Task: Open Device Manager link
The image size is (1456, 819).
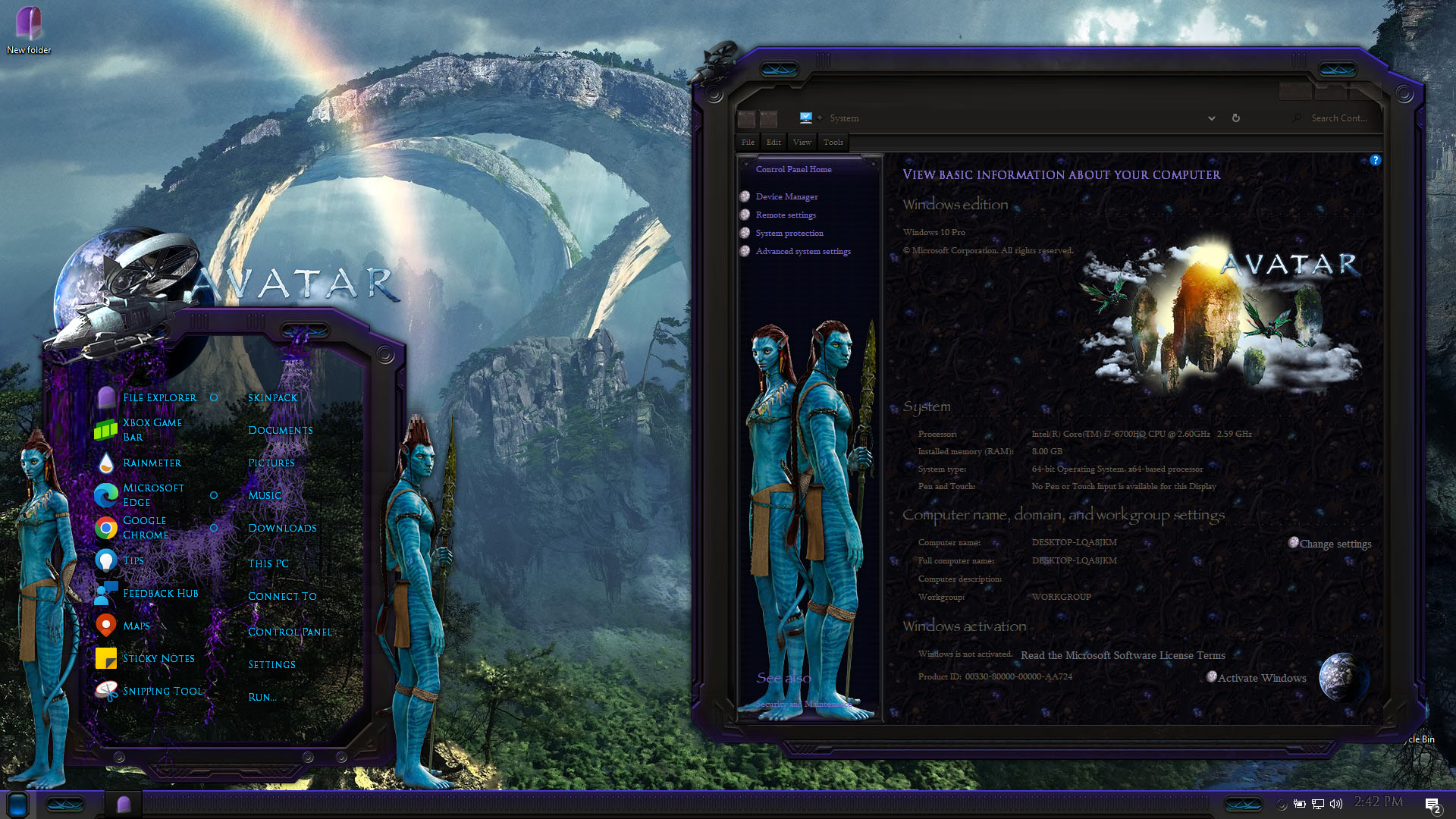Action: (x=786, y=197)
